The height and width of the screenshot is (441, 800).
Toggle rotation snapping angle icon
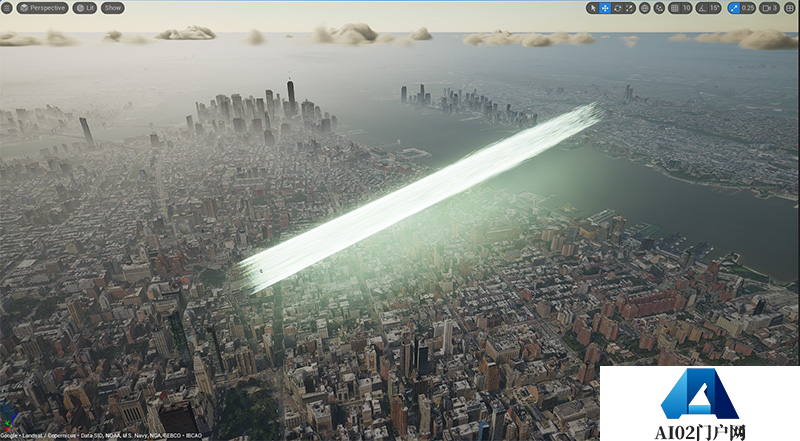tap(701, 8)
